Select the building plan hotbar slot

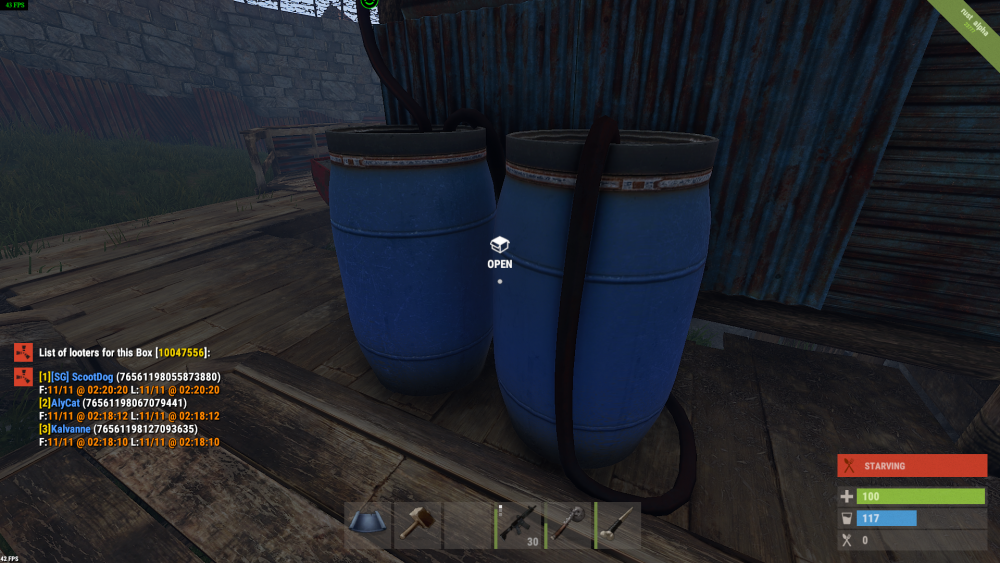click(x=367, y=524)
